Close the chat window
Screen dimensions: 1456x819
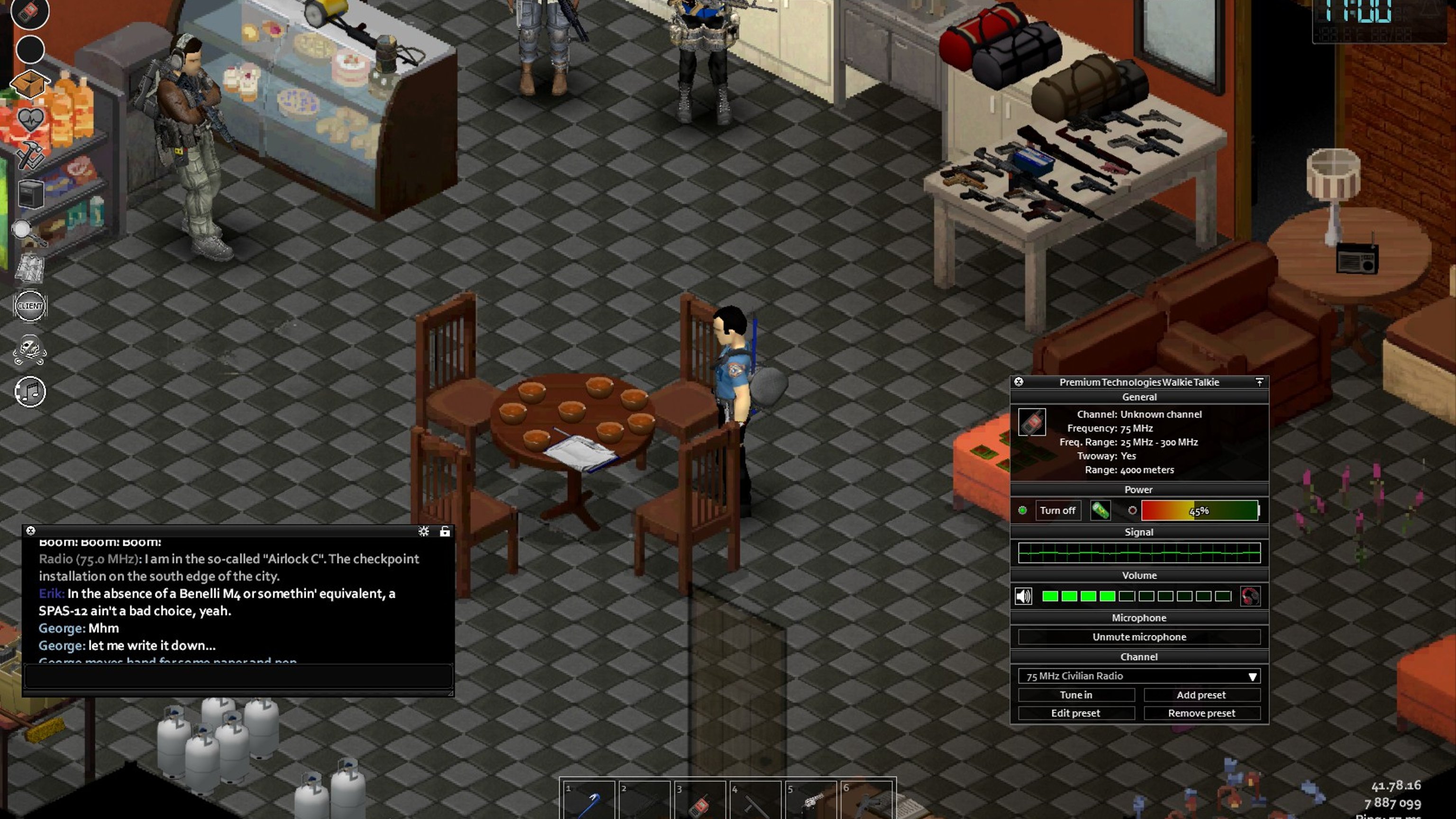click(x=31, y=531)
